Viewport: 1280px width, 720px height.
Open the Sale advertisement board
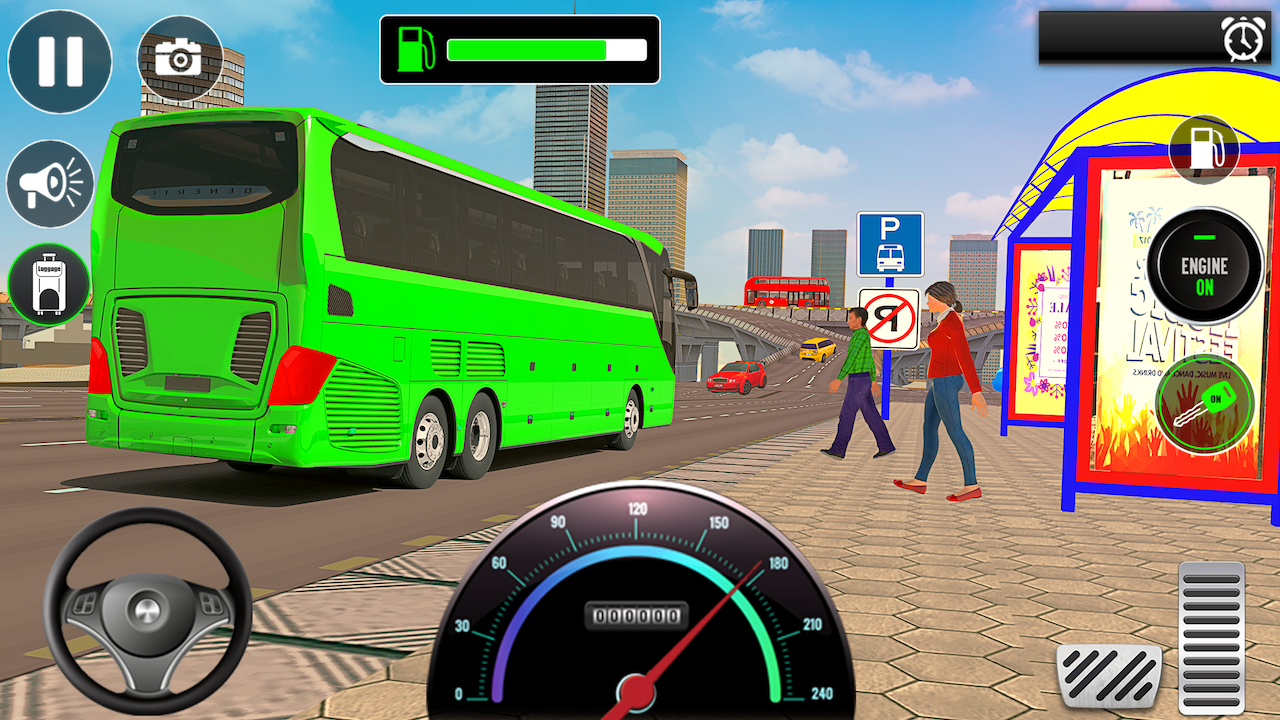(1042, 330)
